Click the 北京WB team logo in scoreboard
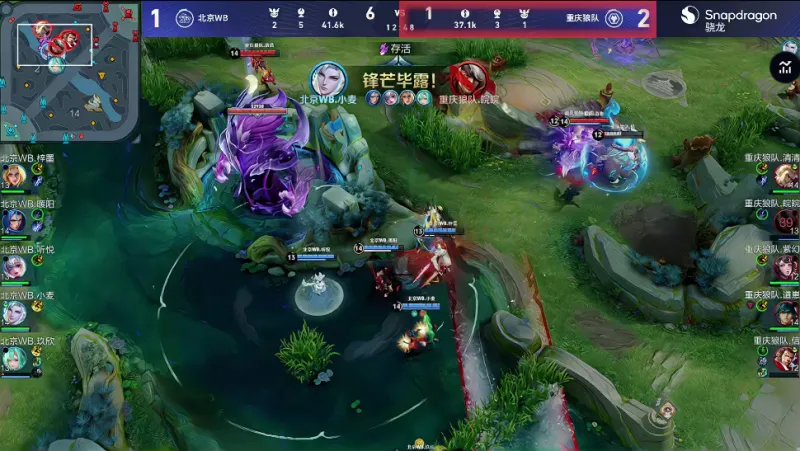800x451 pixels. click(x=184, y=18)
